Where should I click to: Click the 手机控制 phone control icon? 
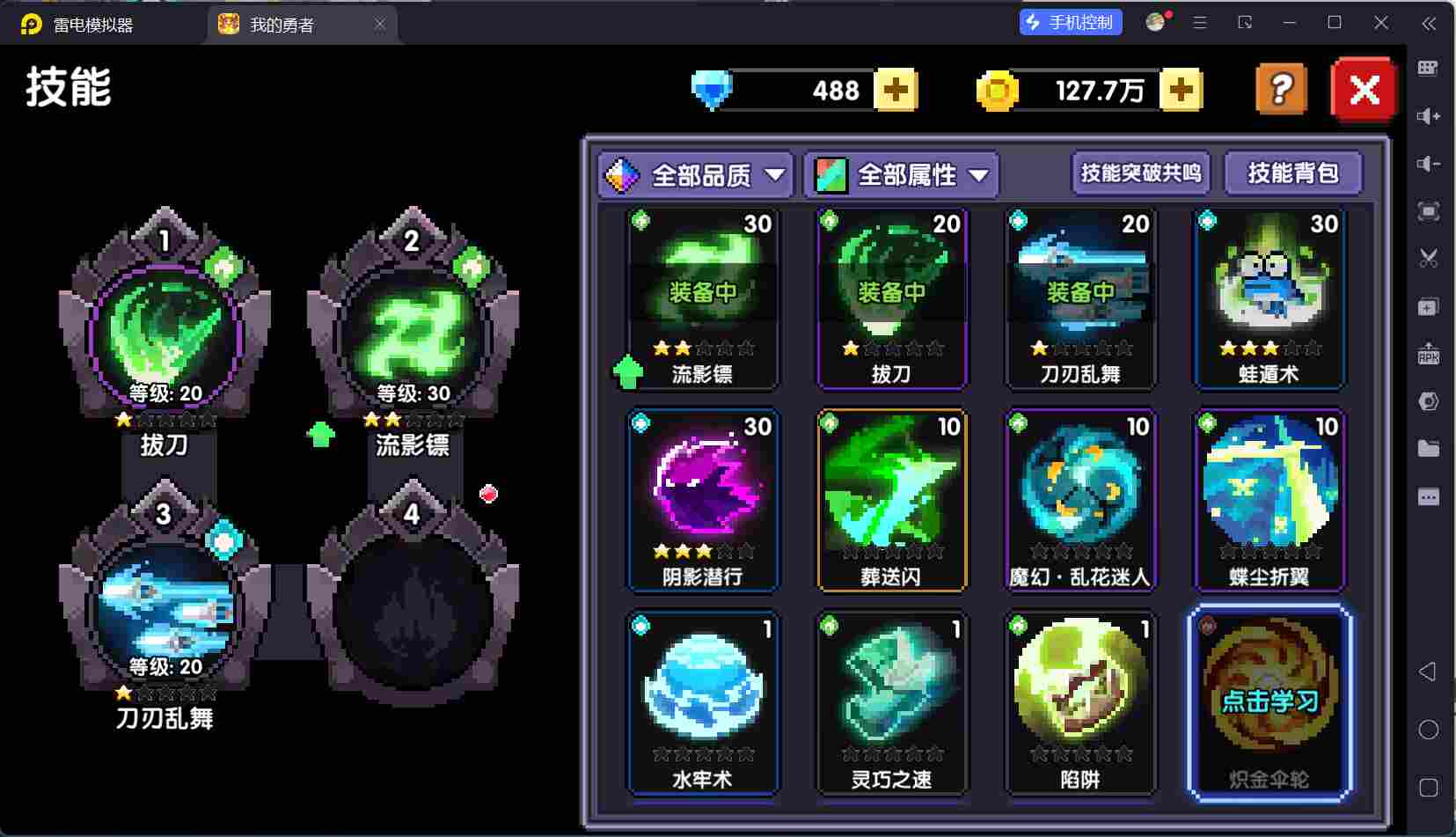pyautogui.click(x=1071, y=23)
